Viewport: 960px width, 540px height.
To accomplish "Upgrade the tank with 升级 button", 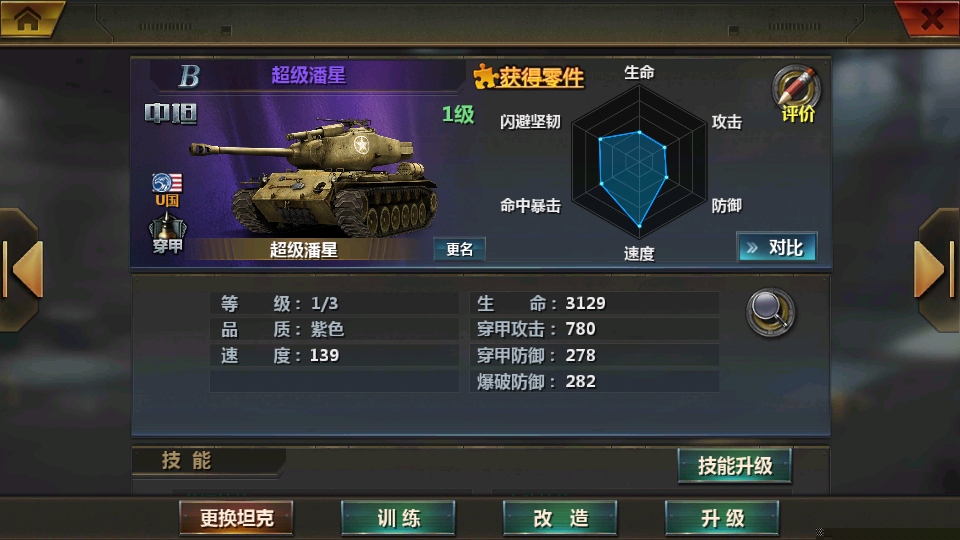I will click(x=722, y=517).
